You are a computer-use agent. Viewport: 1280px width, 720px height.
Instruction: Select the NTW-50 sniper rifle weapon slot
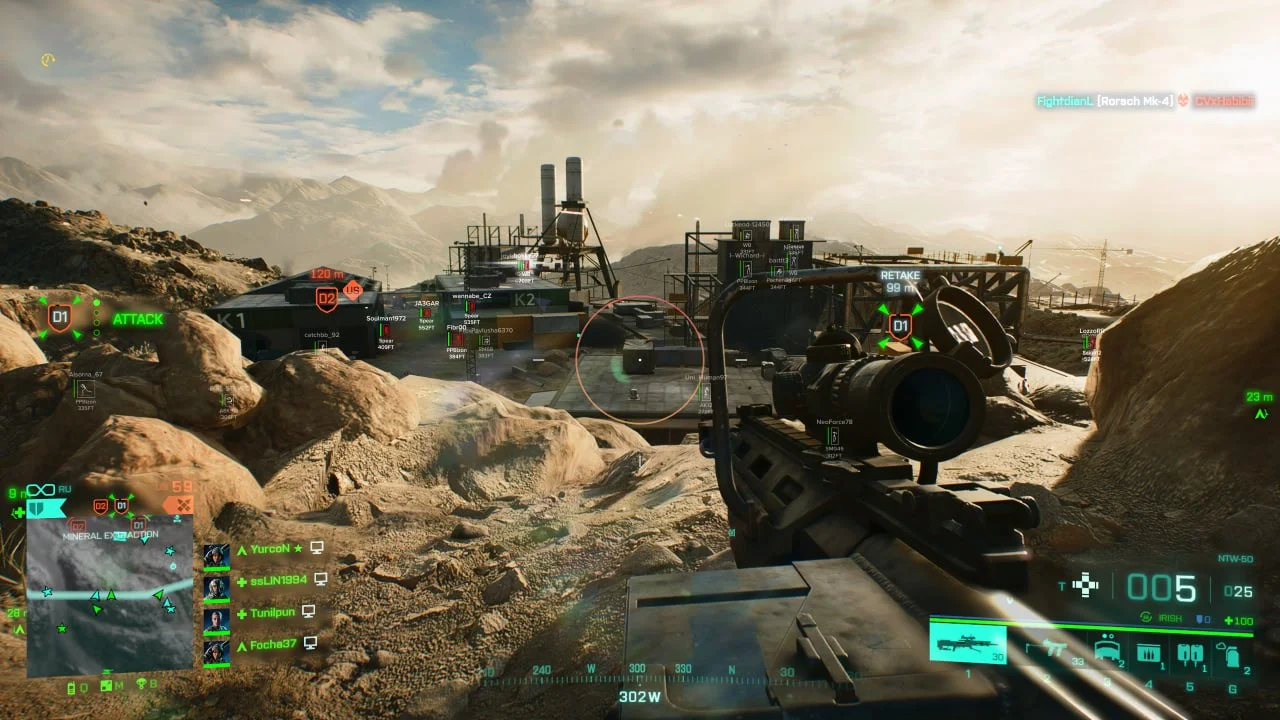point(966,643)
